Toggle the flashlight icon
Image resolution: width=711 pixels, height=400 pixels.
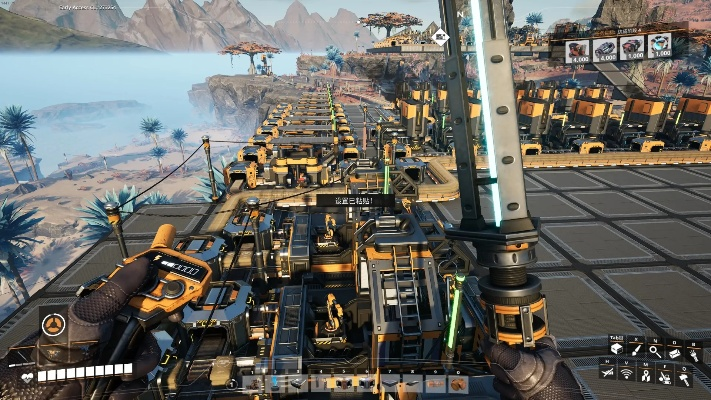tap(693, 356)
